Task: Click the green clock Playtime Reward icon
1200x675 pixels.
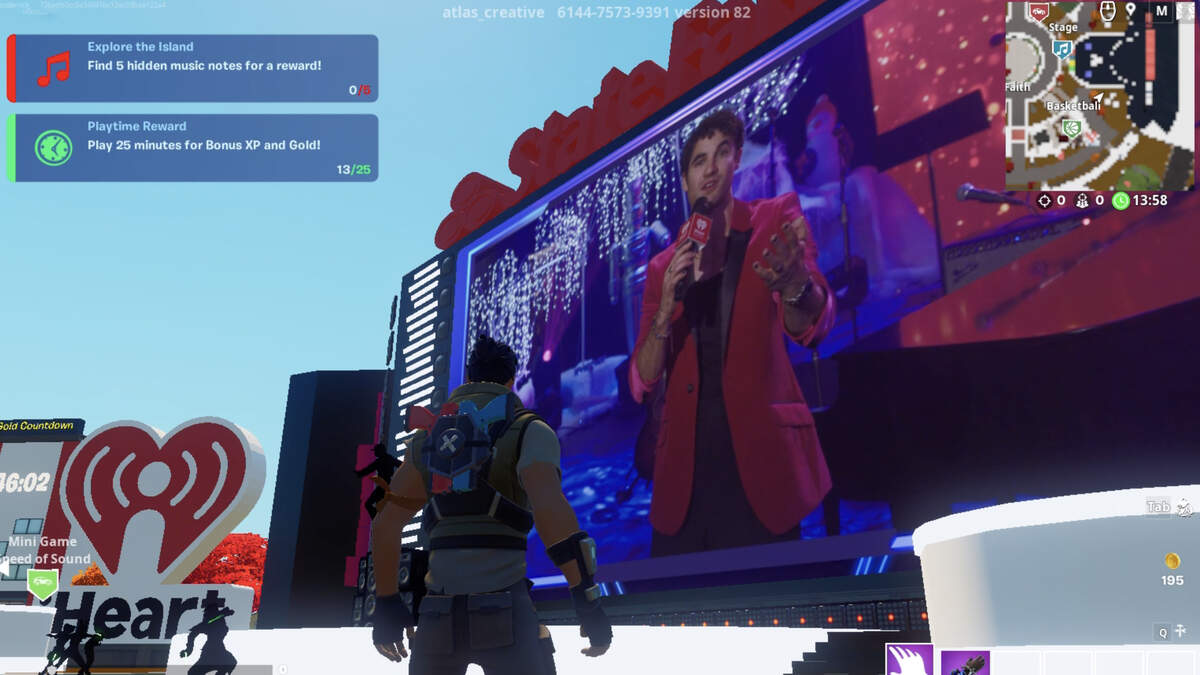Action: point(53,148)
